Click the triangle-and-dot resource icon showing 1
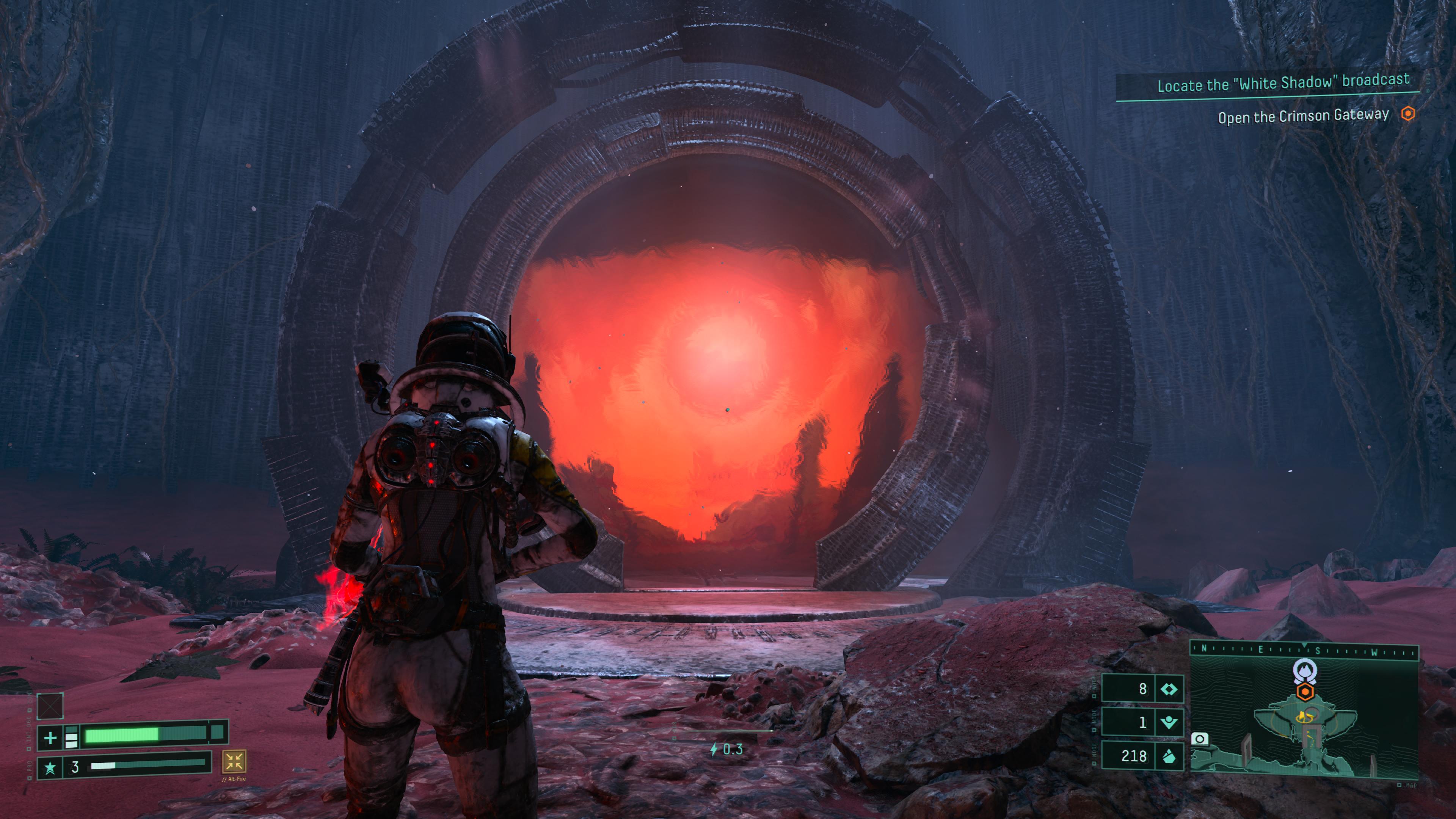Viewport: 1456px width, 819px height. [1168, 722]
